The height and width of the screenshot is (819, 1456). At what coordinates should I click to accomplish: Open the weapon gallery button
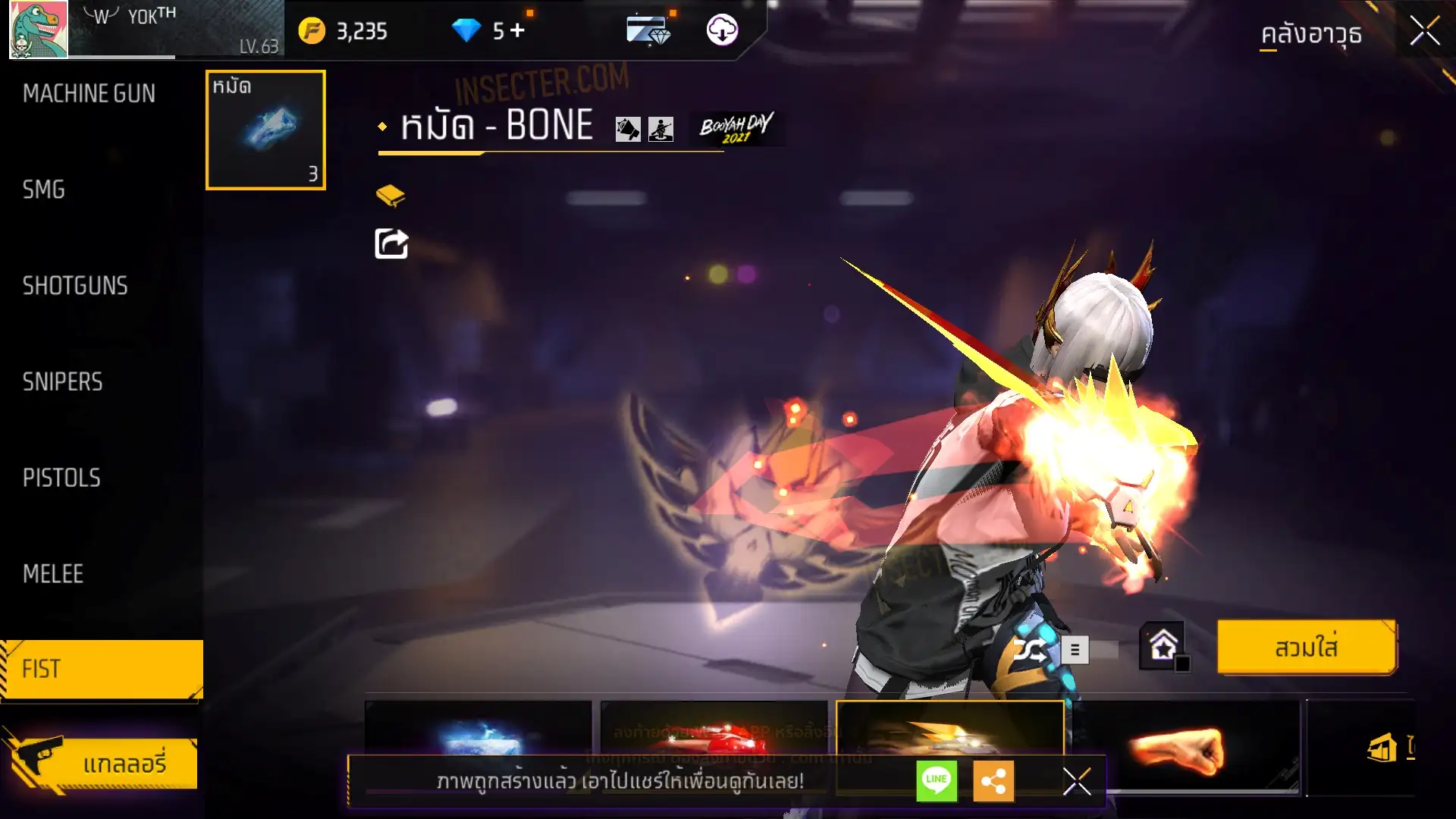(102, 763)
